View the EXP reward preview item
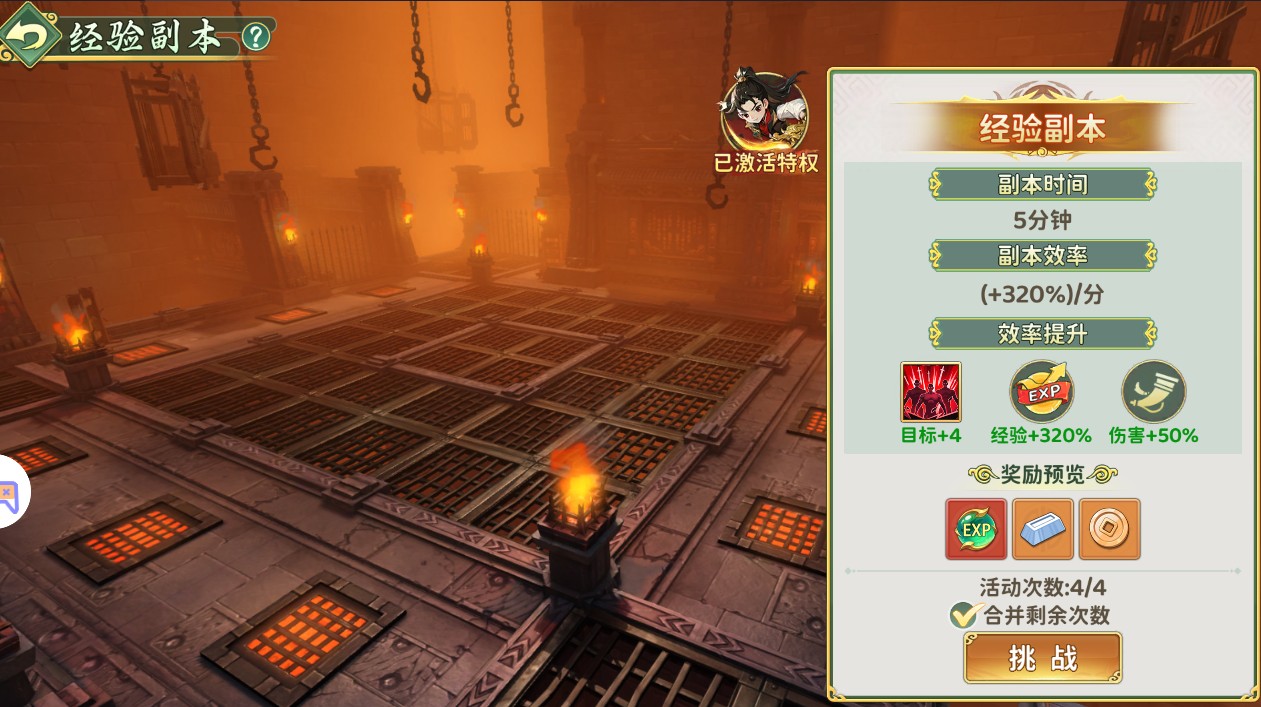This screenshot has height=707, width=1261. (x=976, y=528)
